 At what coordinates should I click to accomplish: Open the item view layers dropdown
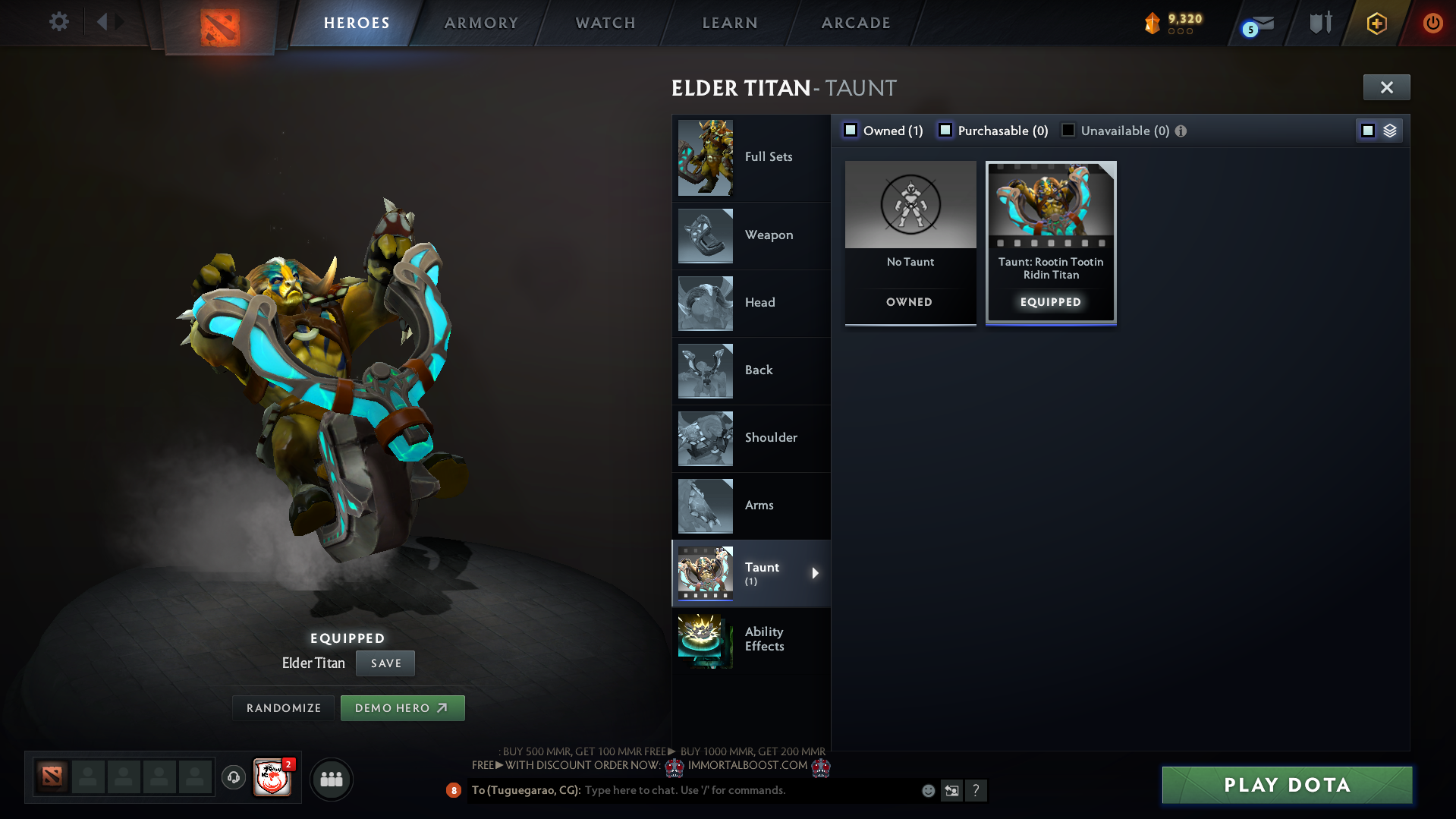tap(1389, 130)
